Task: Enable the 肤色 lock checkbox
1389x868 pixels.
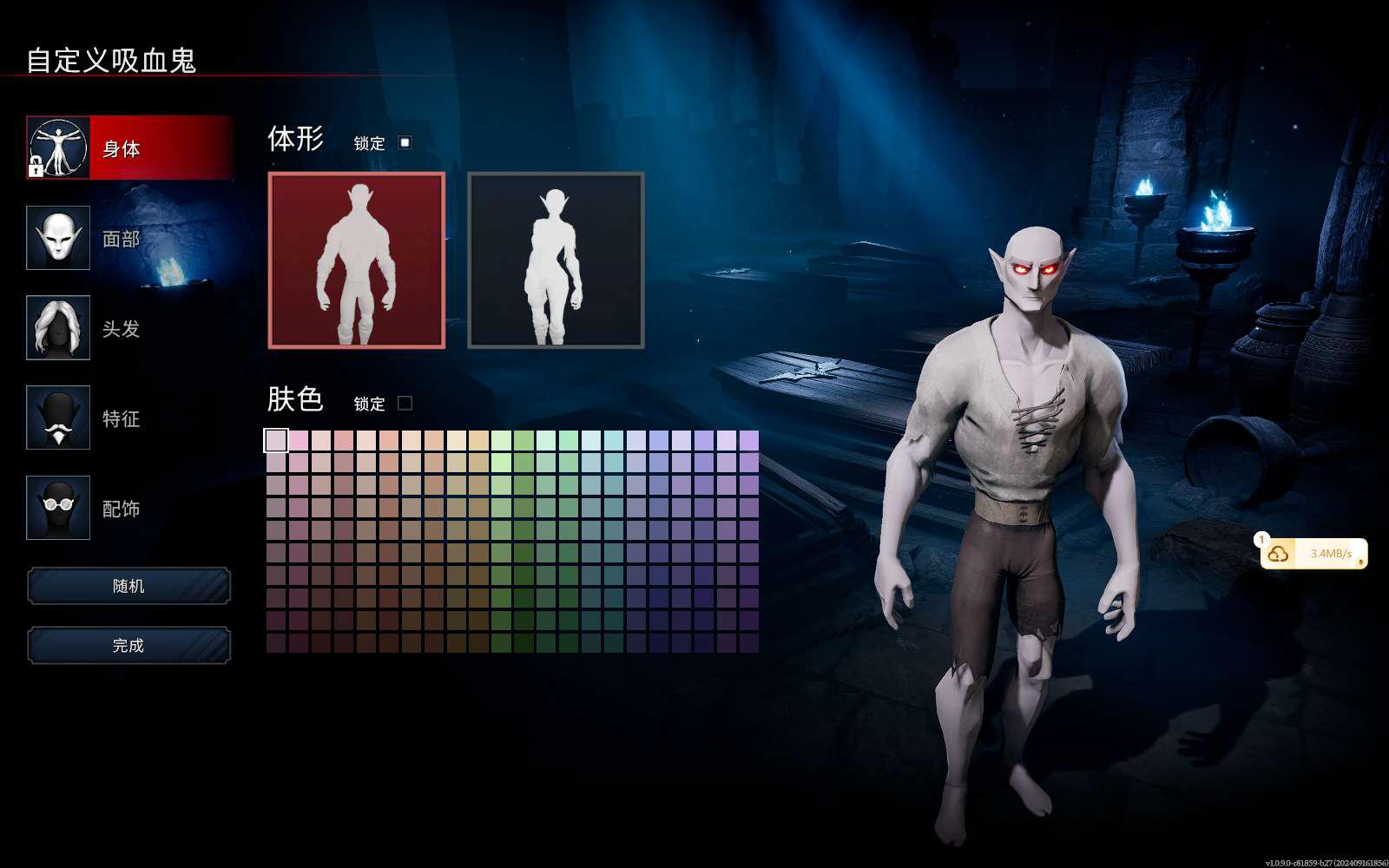Action: click(x=405, y=403)
